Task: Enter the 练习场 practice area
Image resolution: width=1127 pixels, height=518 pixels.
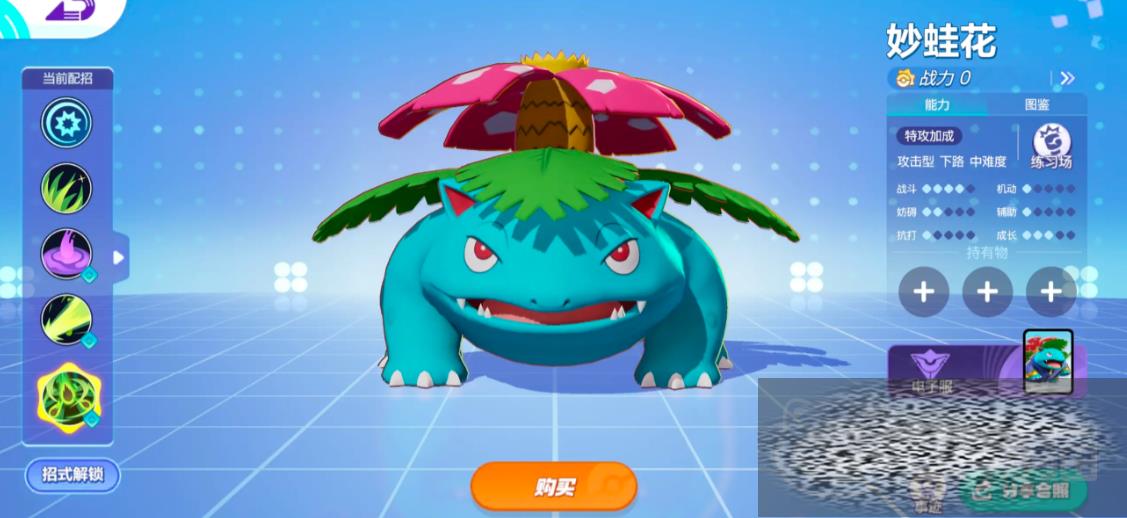Action: pos(1051,146)
